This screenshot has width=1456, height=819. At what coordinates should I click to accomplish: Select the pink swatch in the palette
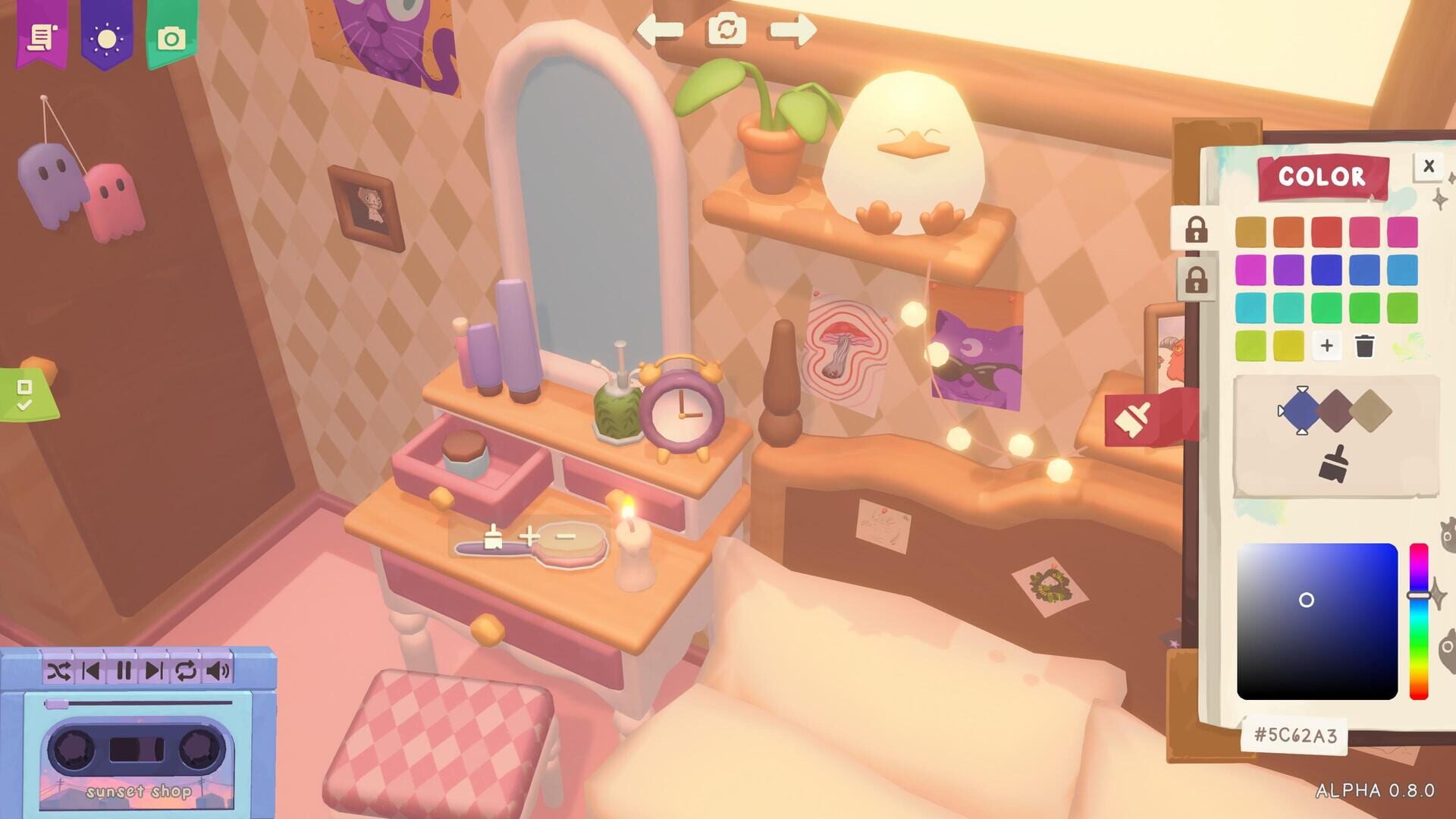tap(1365, 231)
